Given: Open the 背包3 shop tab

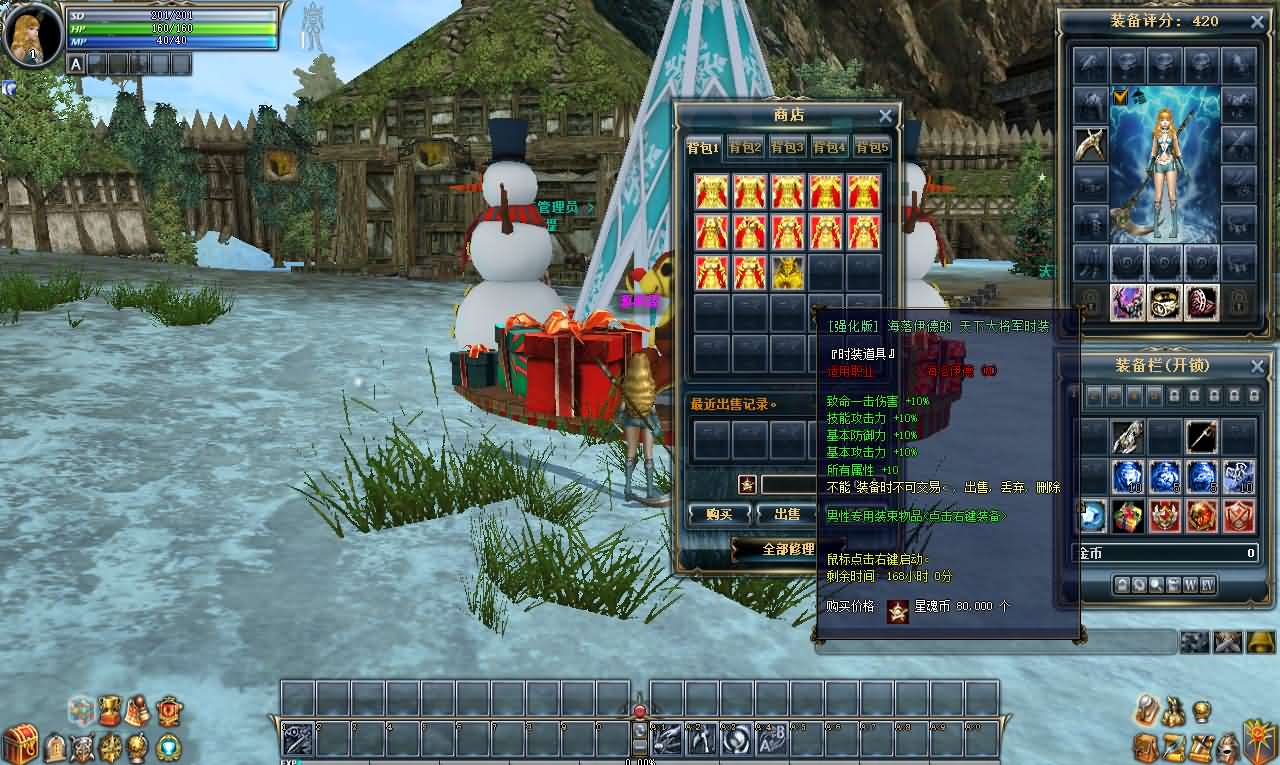Looking at the screenshot, I should click(x=787, y=148).
